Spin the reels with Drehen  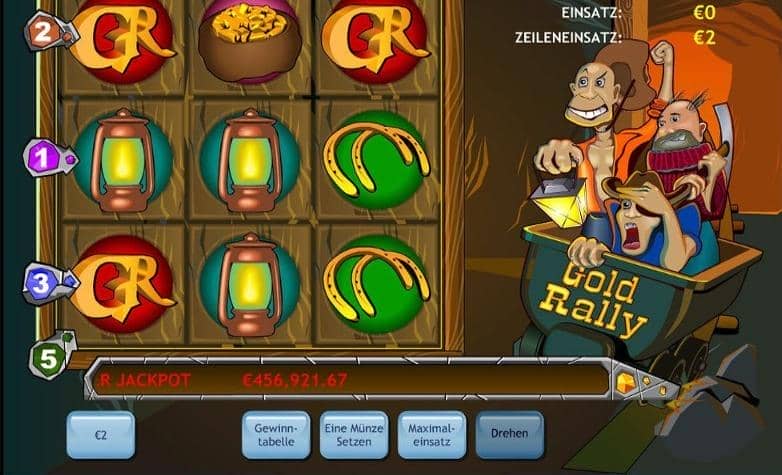point(509,435)
